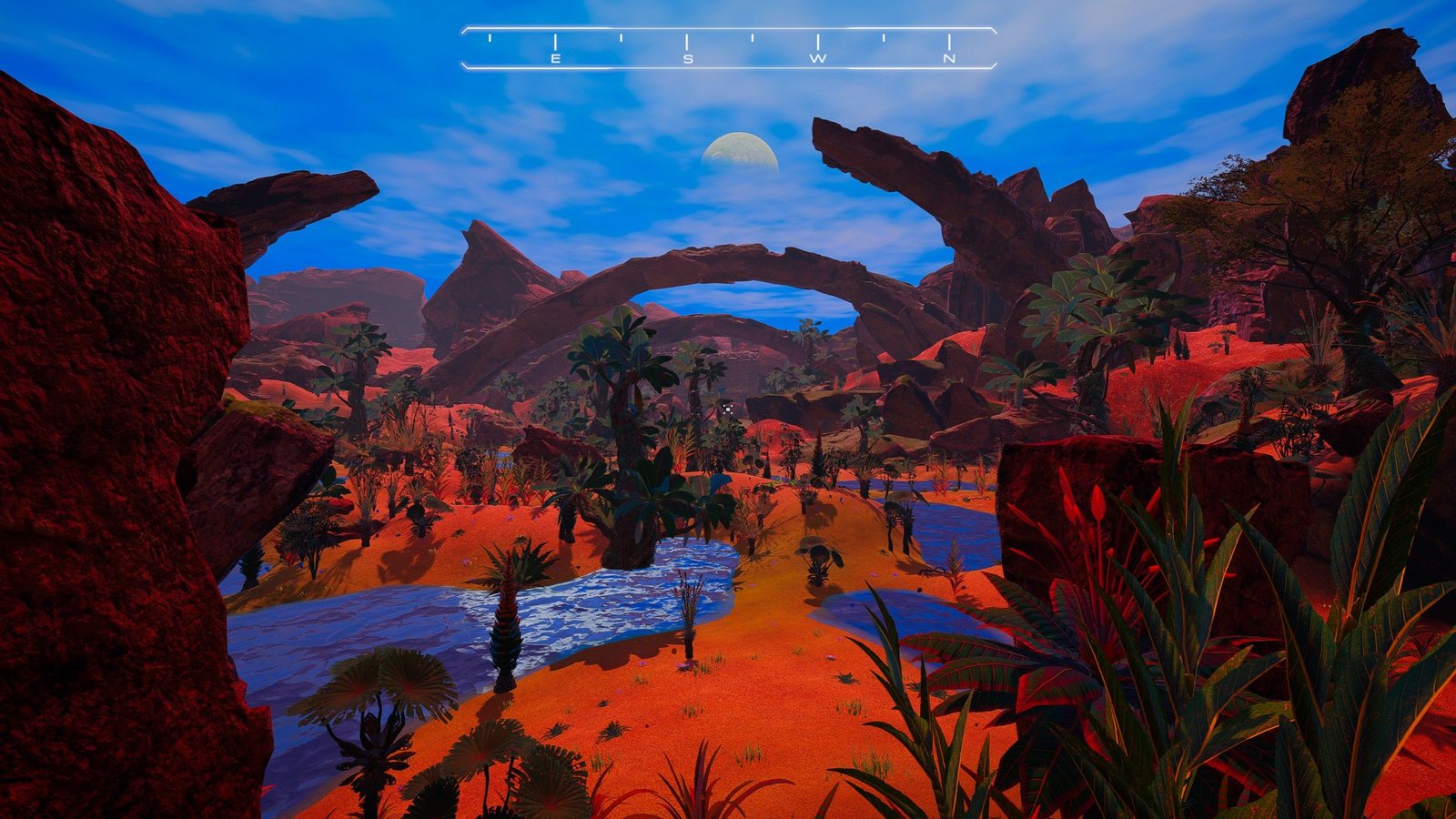This screenshot has height=819, width=1456.
Task: Click the compass bar heading strip
Action: tap(728, 48)
